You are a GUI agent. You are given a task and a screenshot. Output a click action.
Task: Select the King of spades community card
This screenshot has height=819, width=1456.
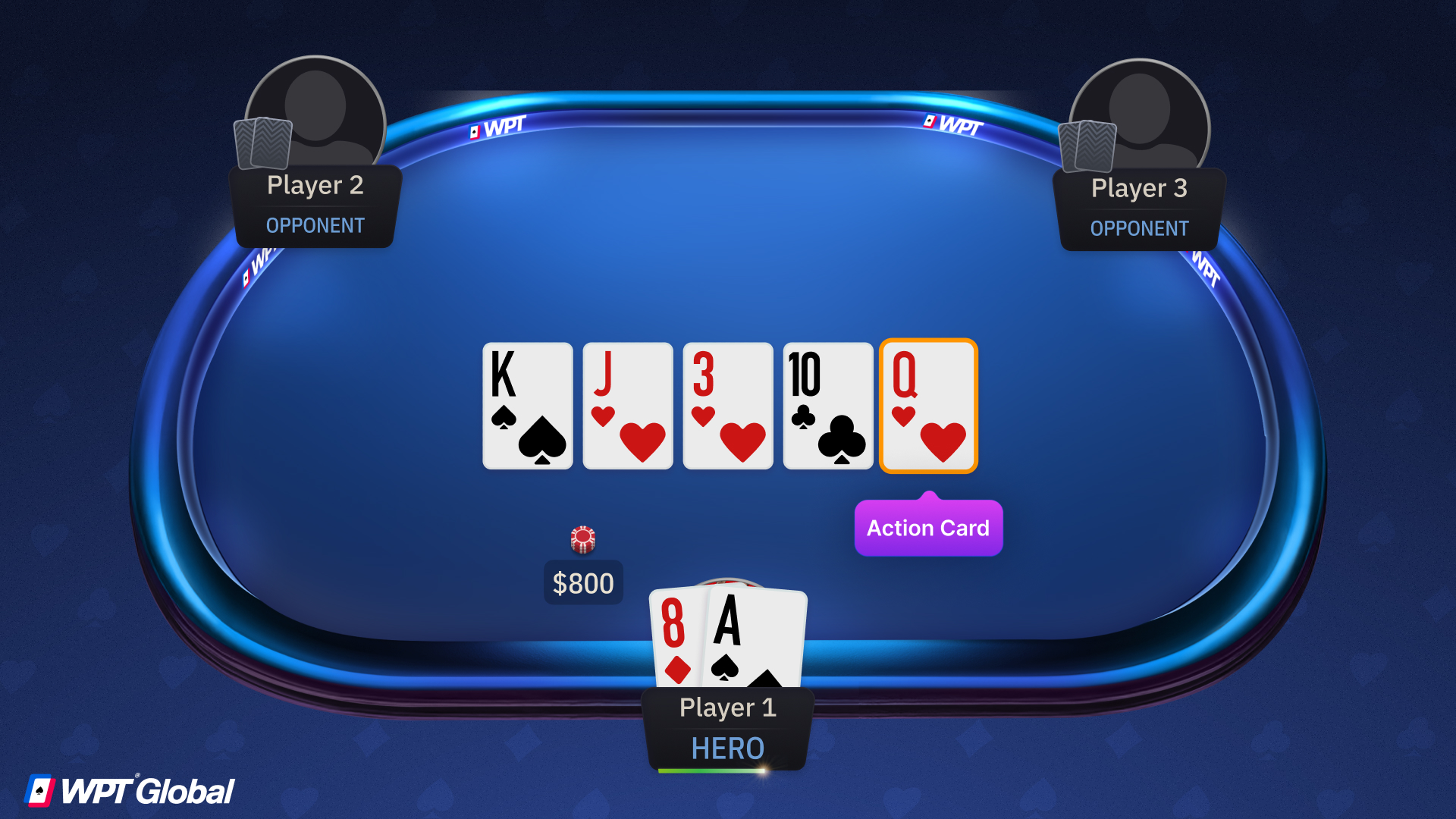(527, 406)
